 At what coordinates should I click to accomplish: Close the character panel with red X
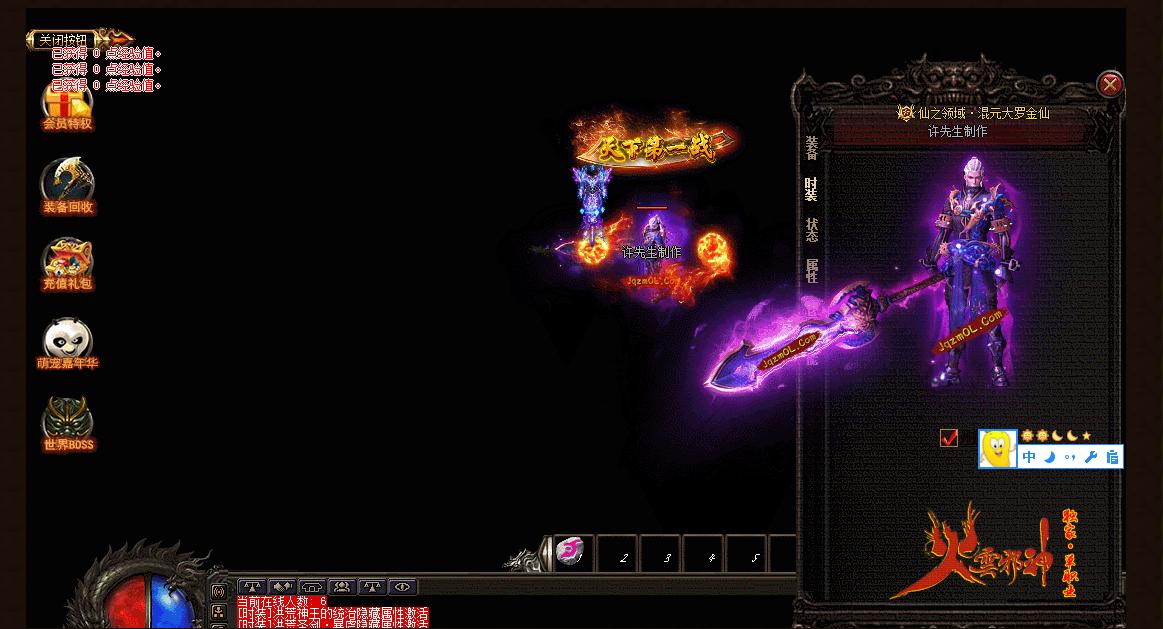click(1109, 85)
